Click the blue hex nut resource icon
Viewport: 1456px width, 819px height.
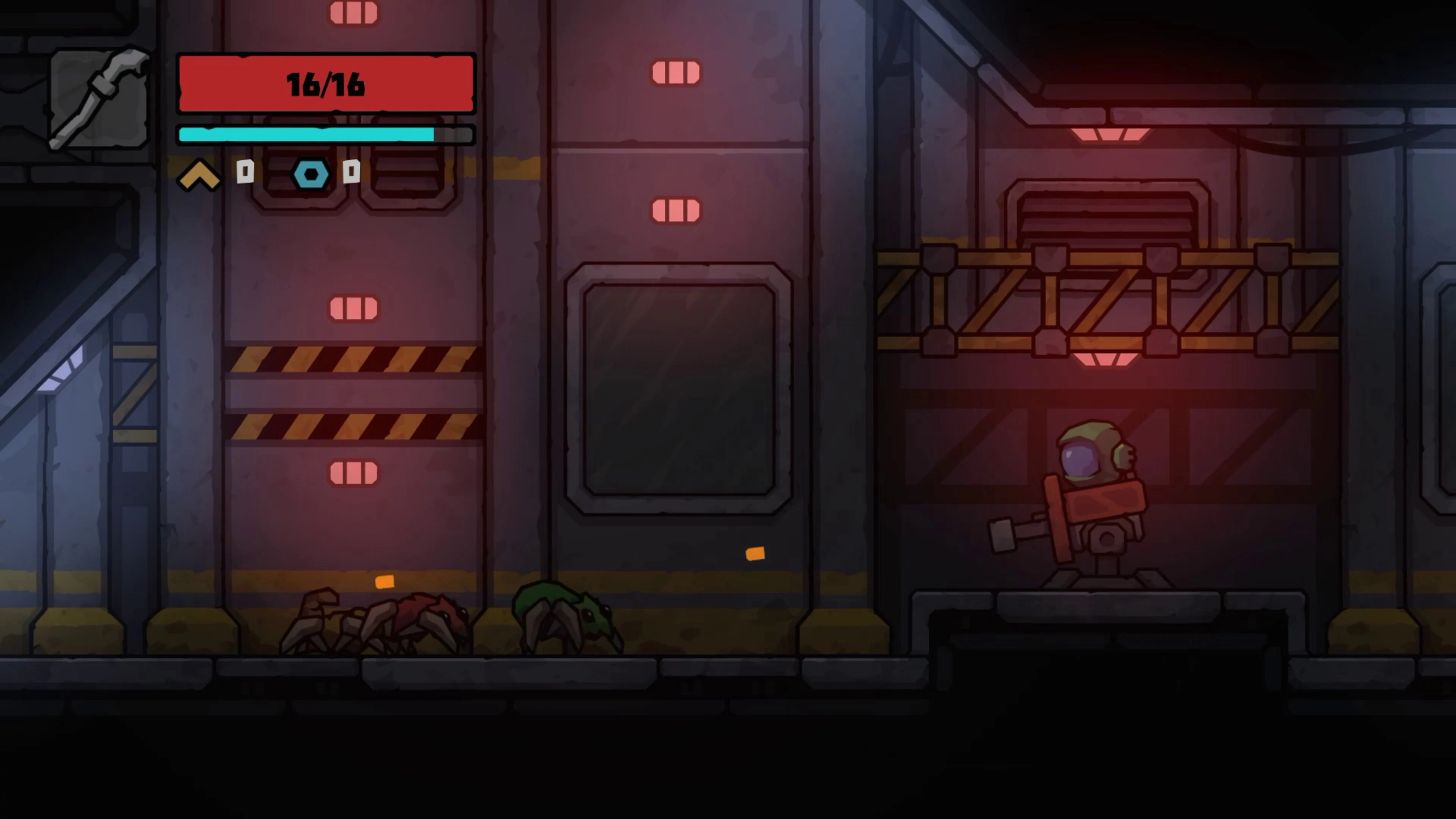tap(310, 174)
